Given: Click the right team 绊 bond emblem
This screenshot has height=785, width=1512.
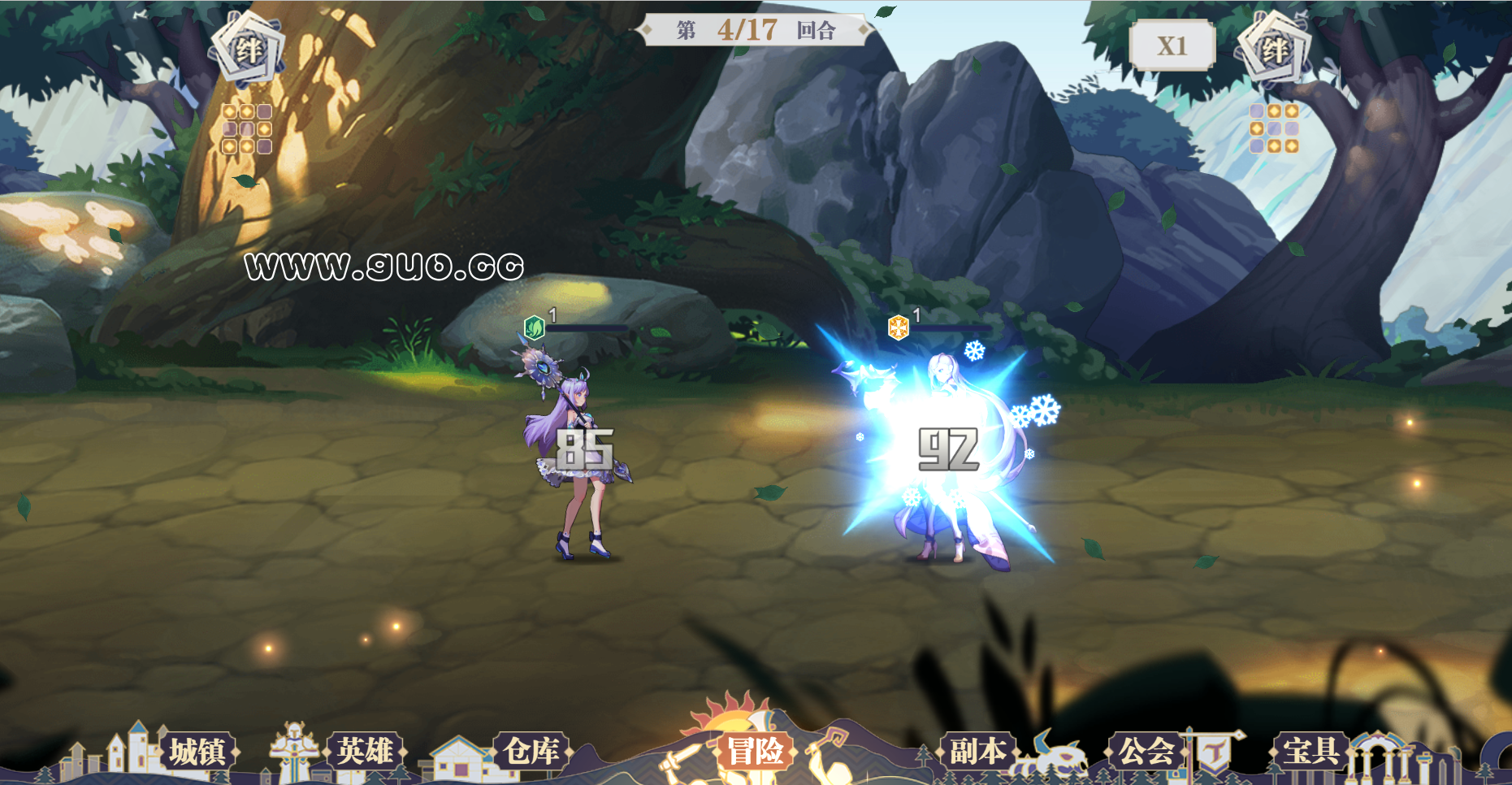Looking at the screenshot, I should (x=1273, y=50).
